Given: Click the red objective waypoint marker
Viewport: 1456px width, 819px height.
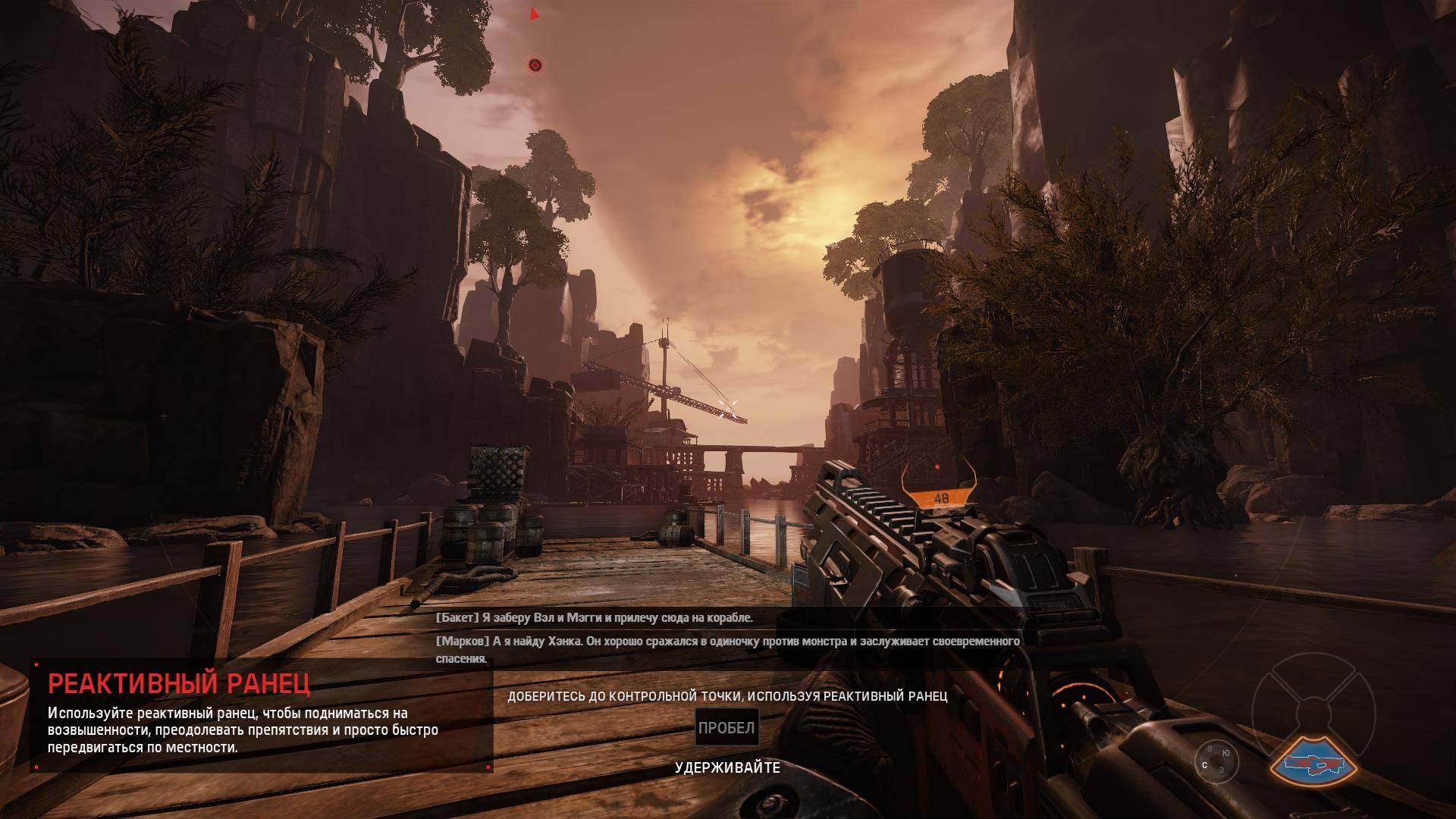Looking at the screenshot, I should 535,65.
